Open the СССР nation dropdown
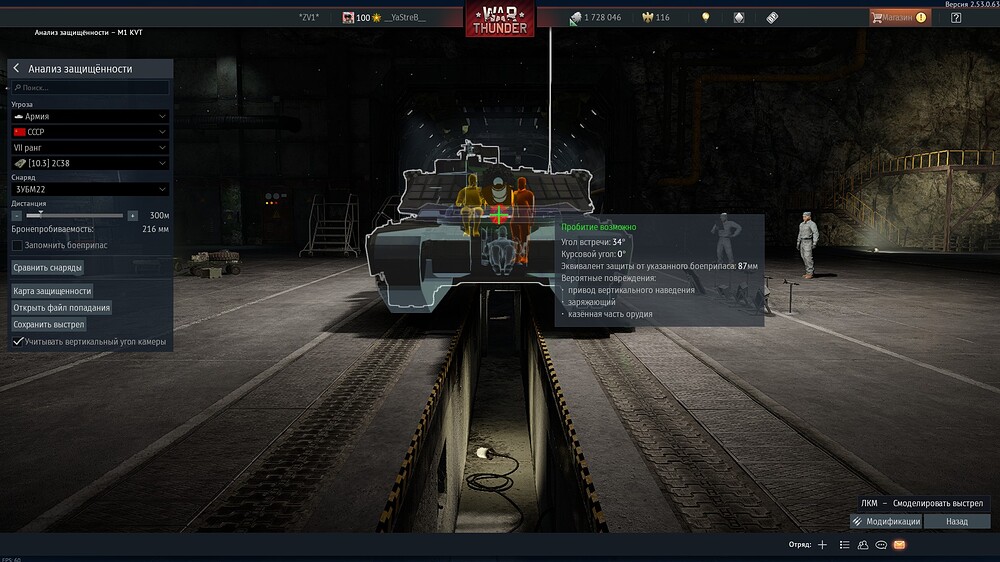 [x=90, y=132]
